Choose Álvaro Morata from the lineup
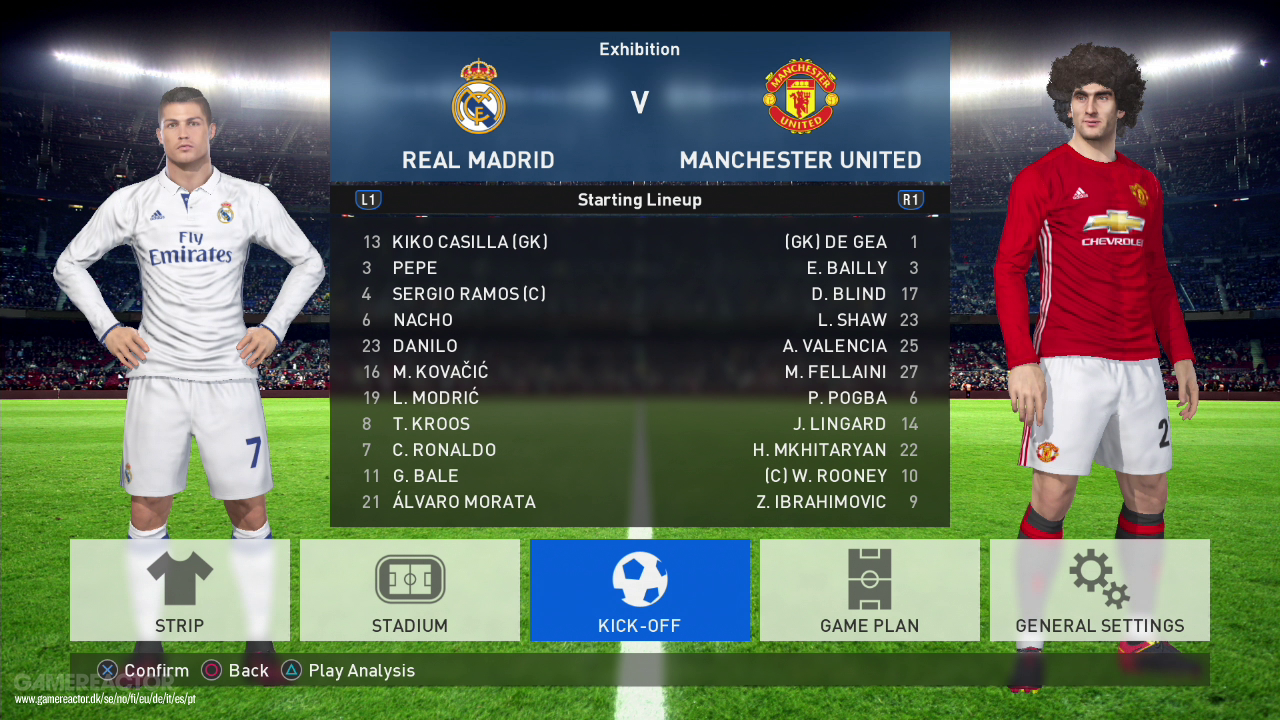This screenshot has width=1280, height=720. coord(464,502)
